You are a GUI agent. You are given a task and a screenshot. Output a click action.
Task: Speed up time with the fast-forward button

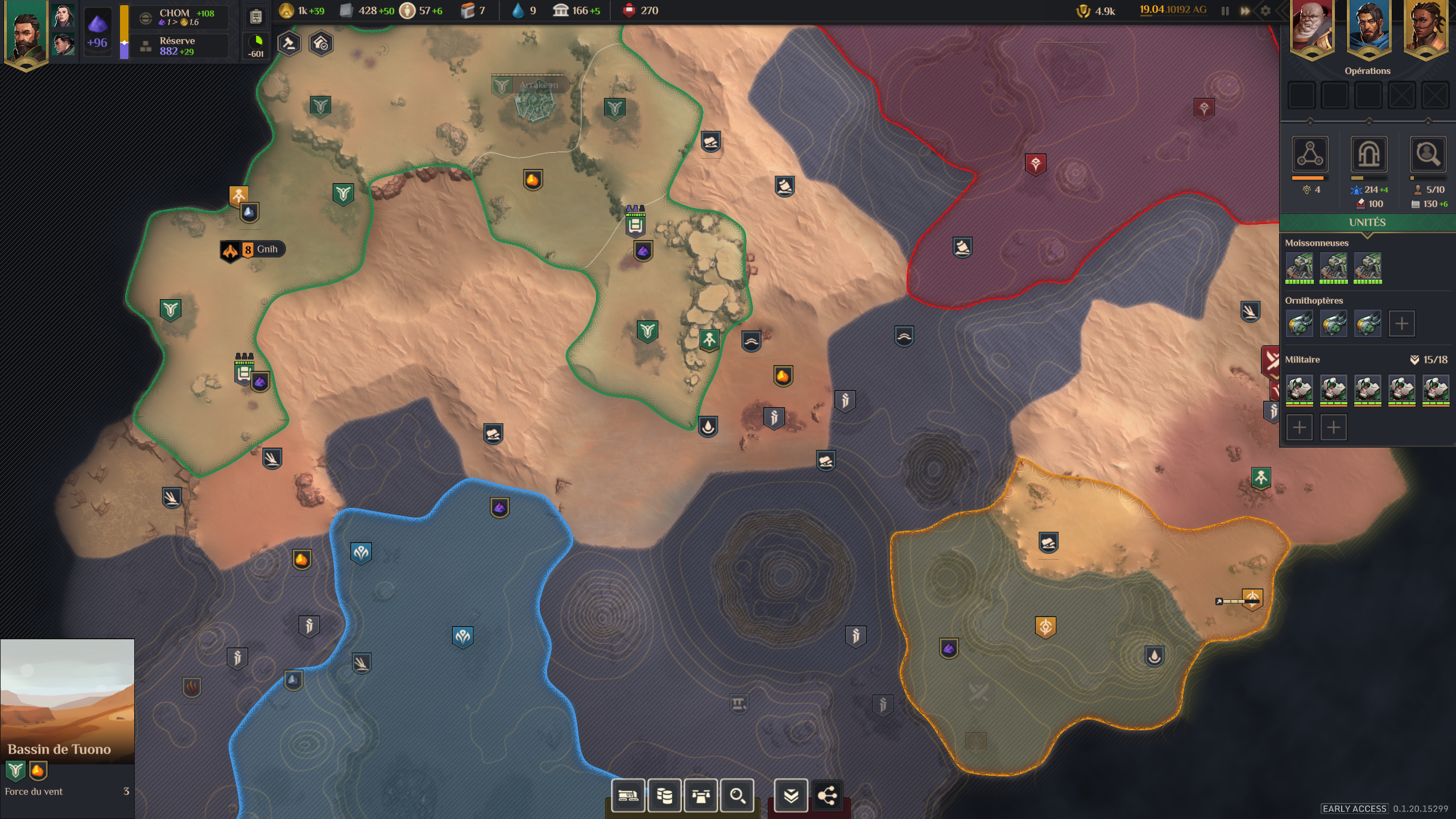[1245, 11]
